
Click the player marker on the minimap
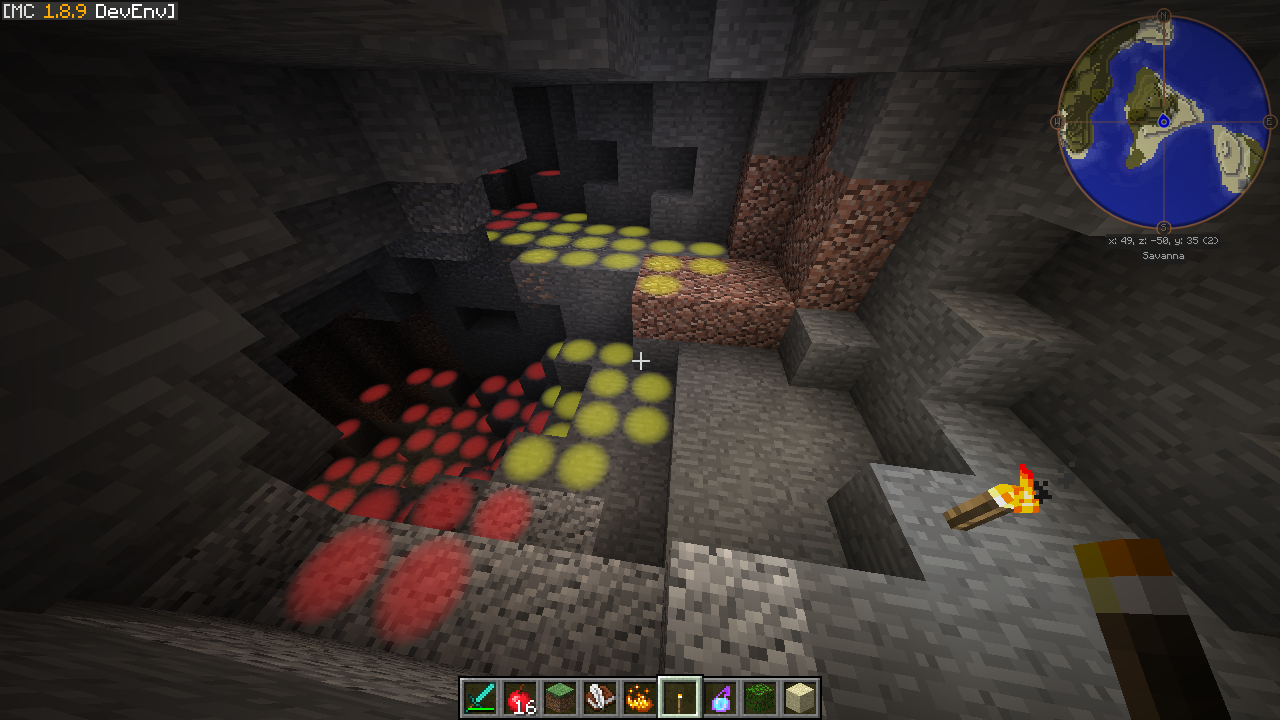(1164, 121)
